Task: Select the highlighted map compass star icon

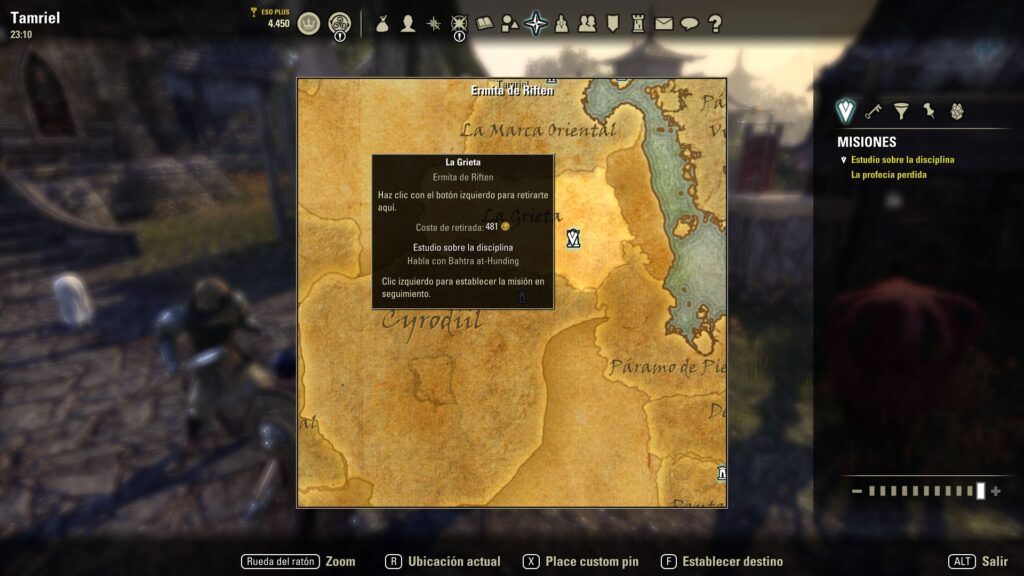Action: (x=536, y=23)
